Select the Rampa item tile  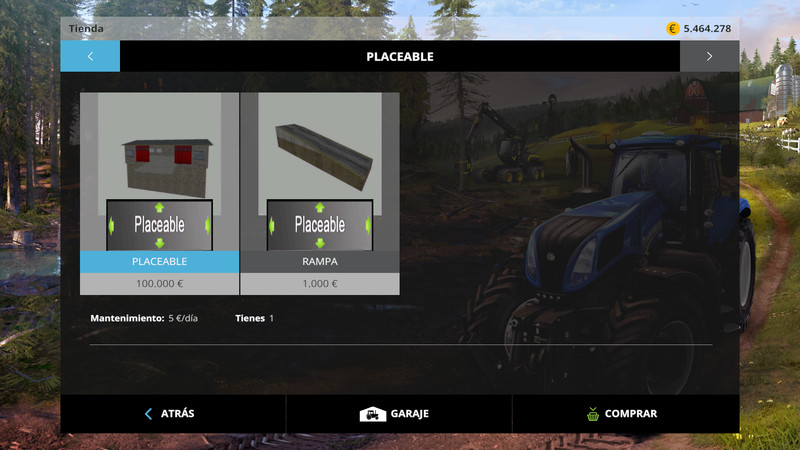320,182
